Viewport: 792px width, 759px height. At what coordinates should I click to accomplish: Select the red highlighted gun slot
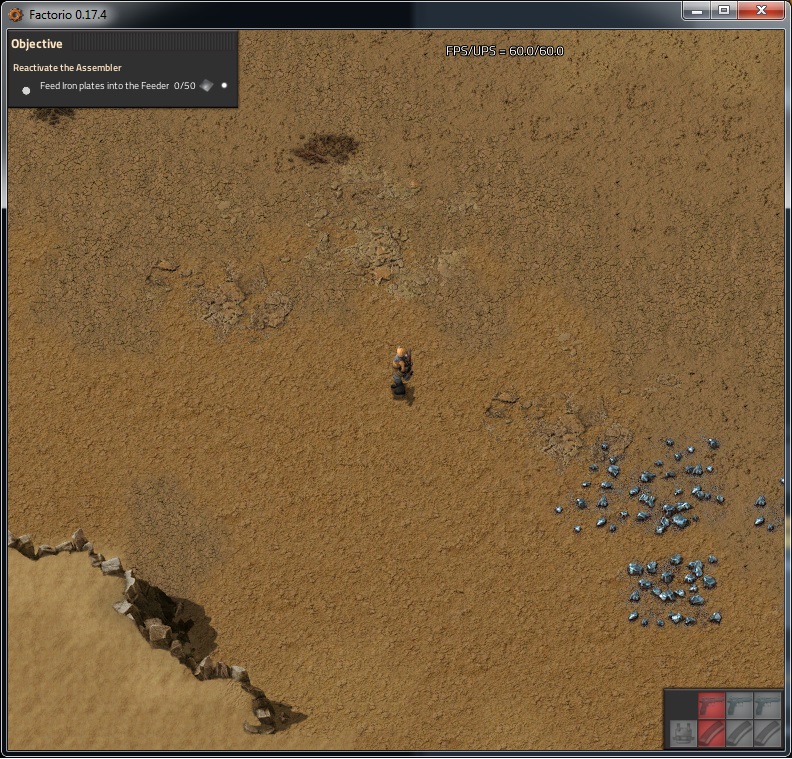711,704
